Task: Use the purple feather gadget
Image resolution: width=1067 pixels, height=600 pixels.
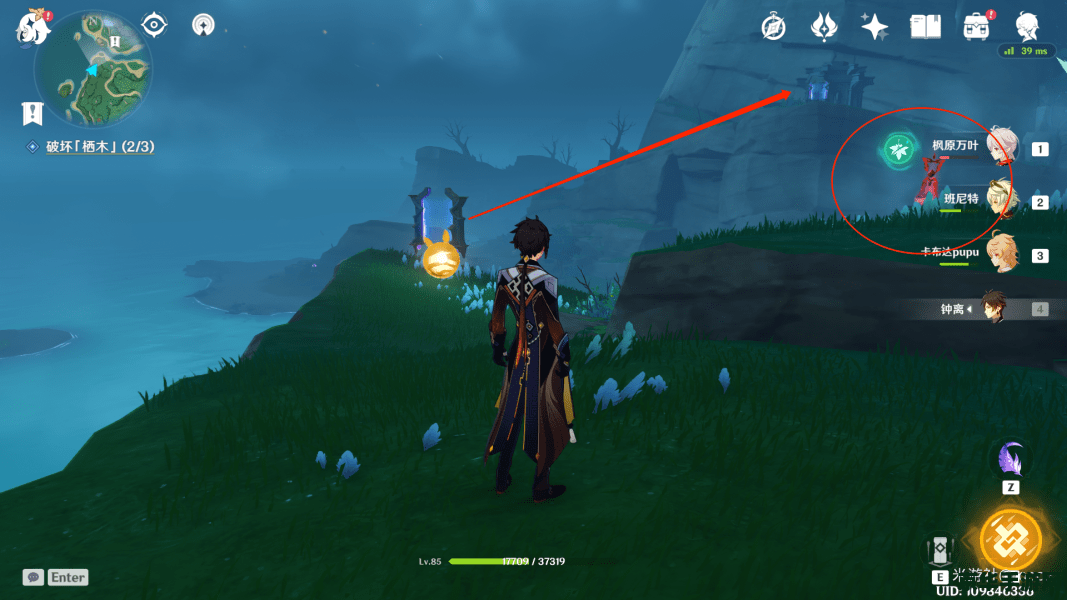Action: tap(1010, 460)
